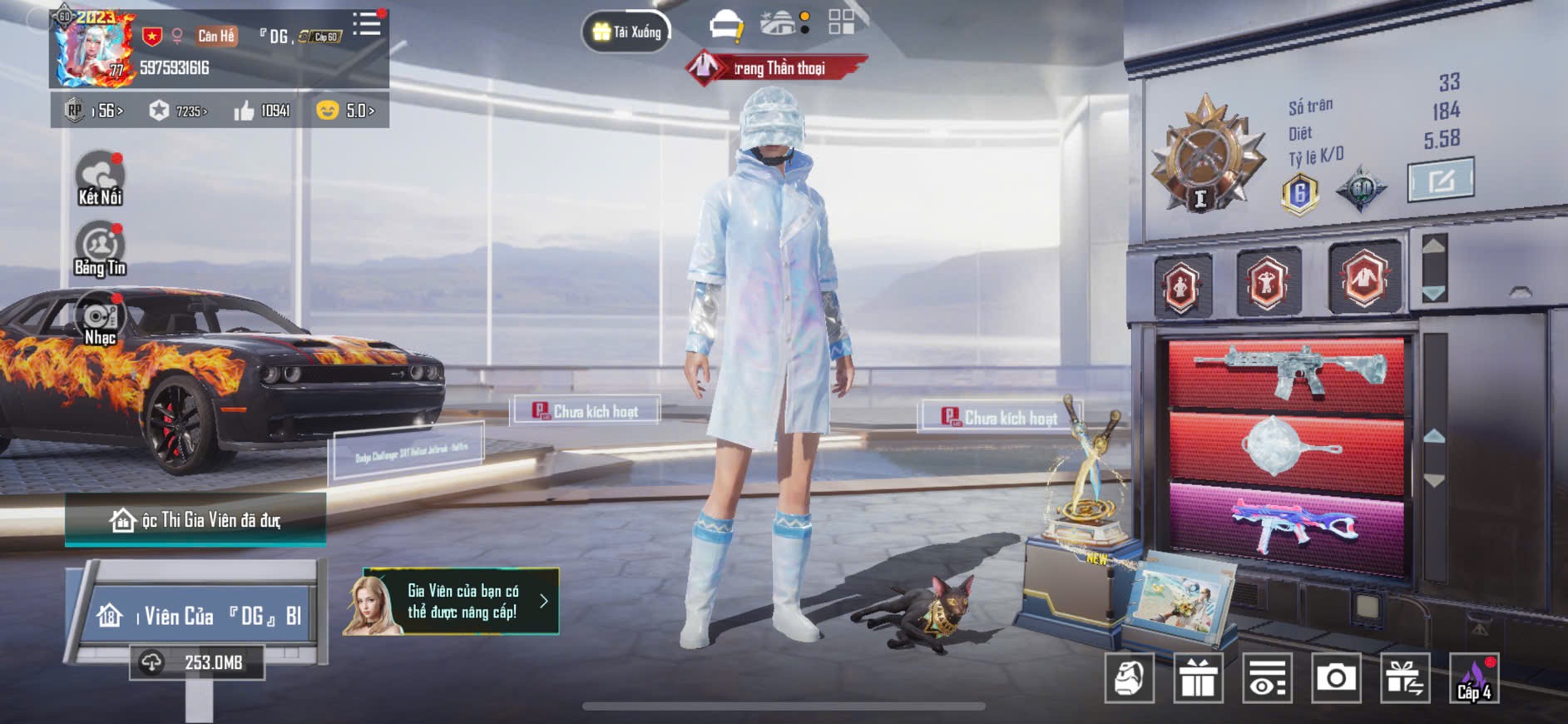Screen dimensions: 1568x724
Task: Edit the stats card with pencil button
Action: point(1441,180)
